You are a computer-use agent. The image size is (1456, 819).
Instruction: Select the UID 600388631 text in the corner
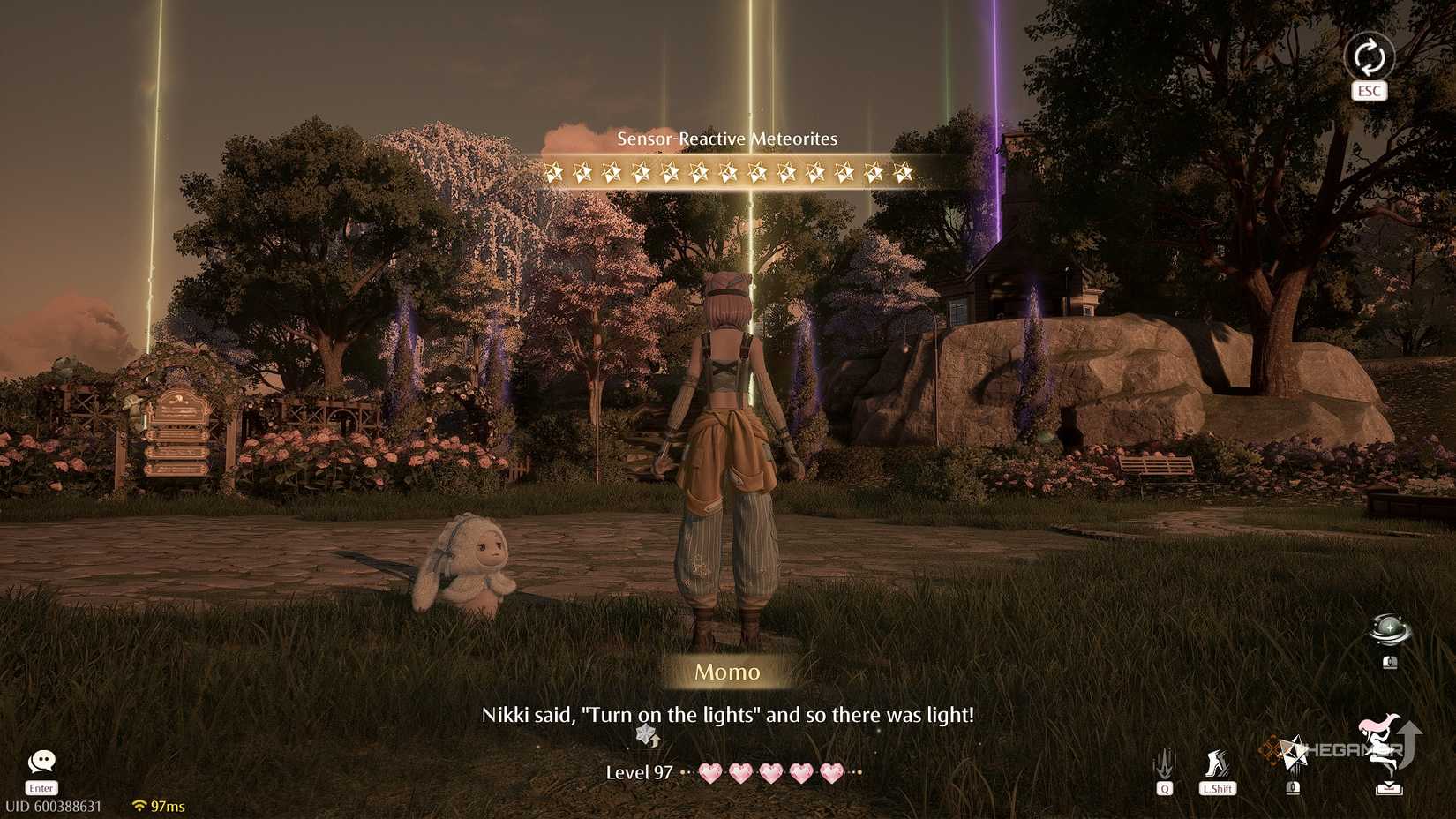55,805
